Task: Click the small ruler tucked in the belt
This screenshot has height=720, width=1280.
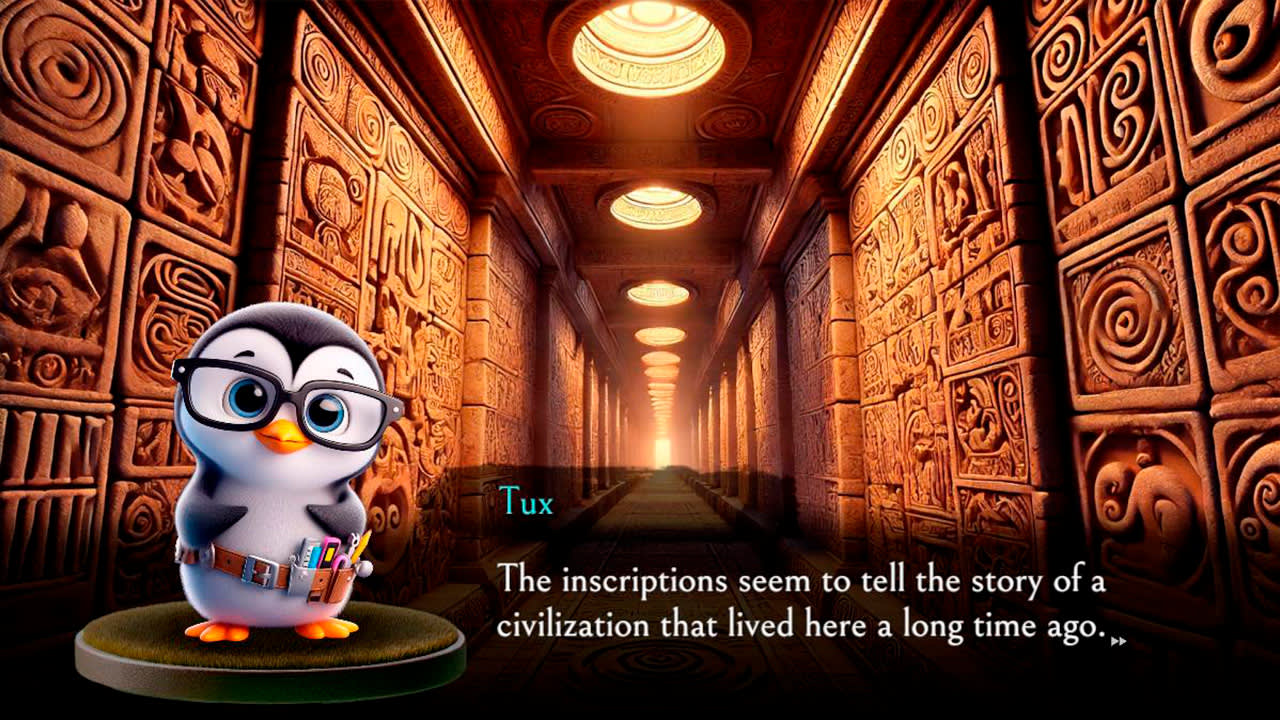Action: [307, 548]
